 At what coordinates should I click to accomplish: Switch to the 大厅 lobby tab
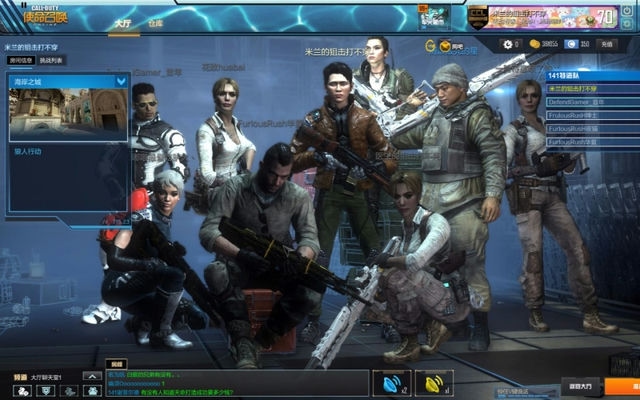[122, 21]
